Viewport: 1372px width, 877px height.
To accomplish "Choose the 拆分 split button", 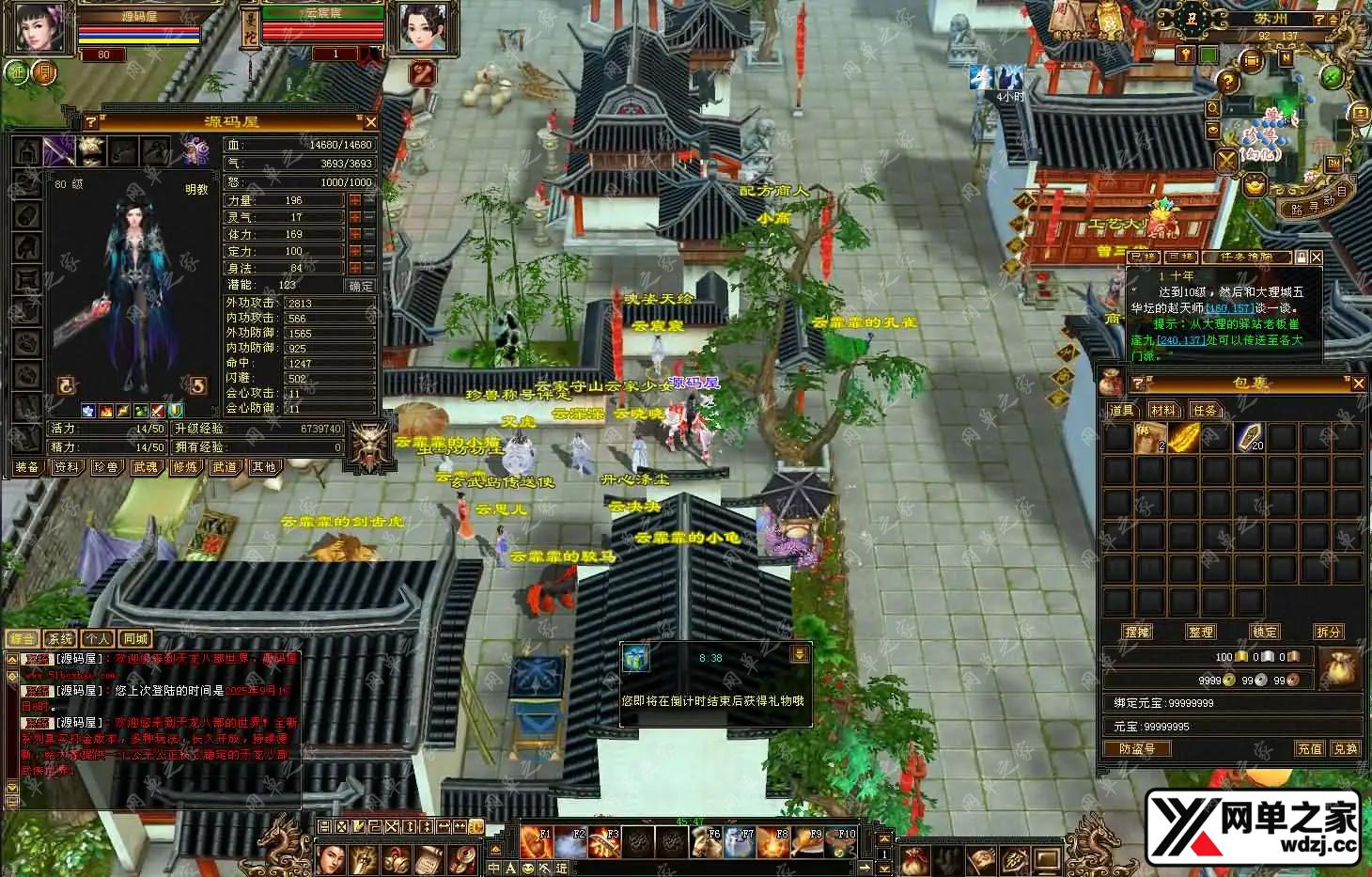I will pyautogui.click(x=1329, y=632).
